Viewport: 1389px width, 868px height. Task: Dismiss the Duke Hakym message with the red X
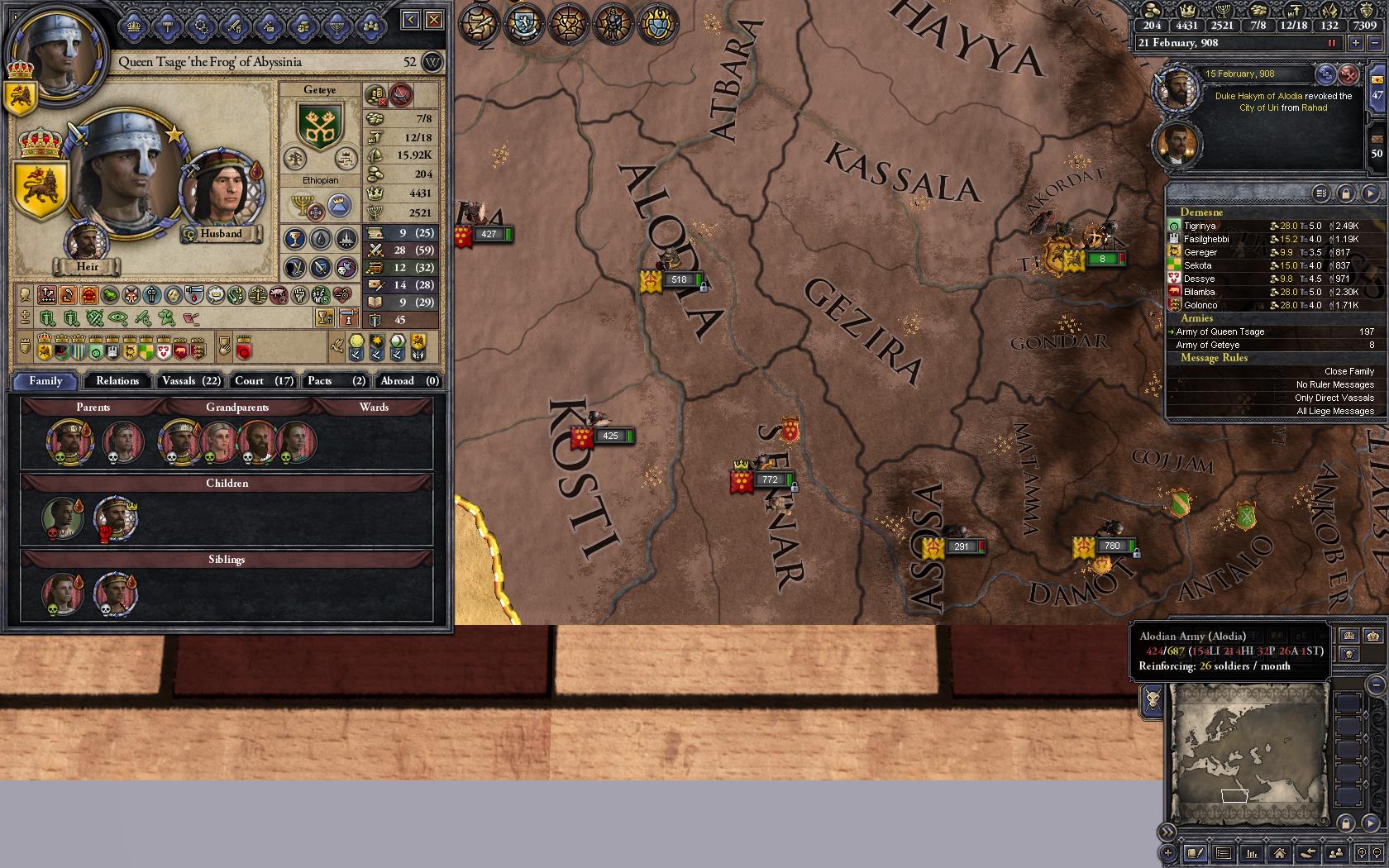click(1348, 74)
